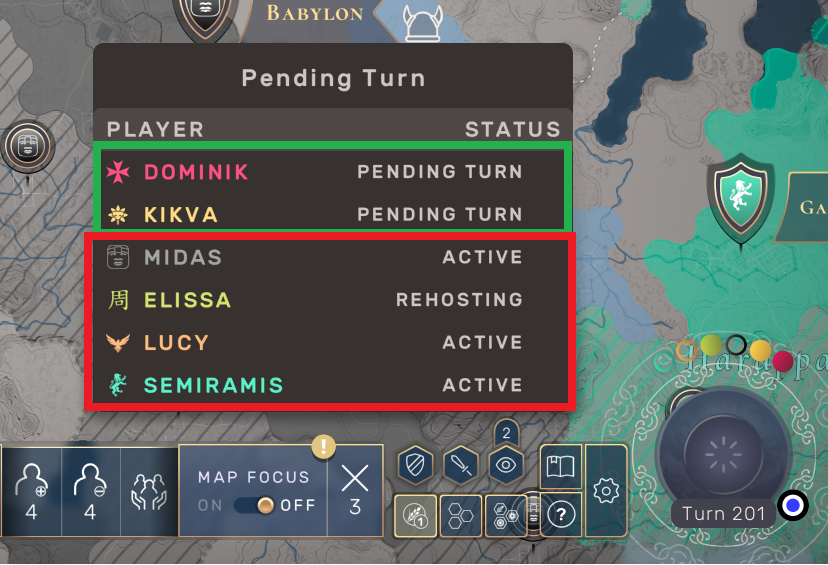Click the eye visibility hexagon icon
Image resolution: width=828 pixels, height=565 pixels.
(506, 465)
